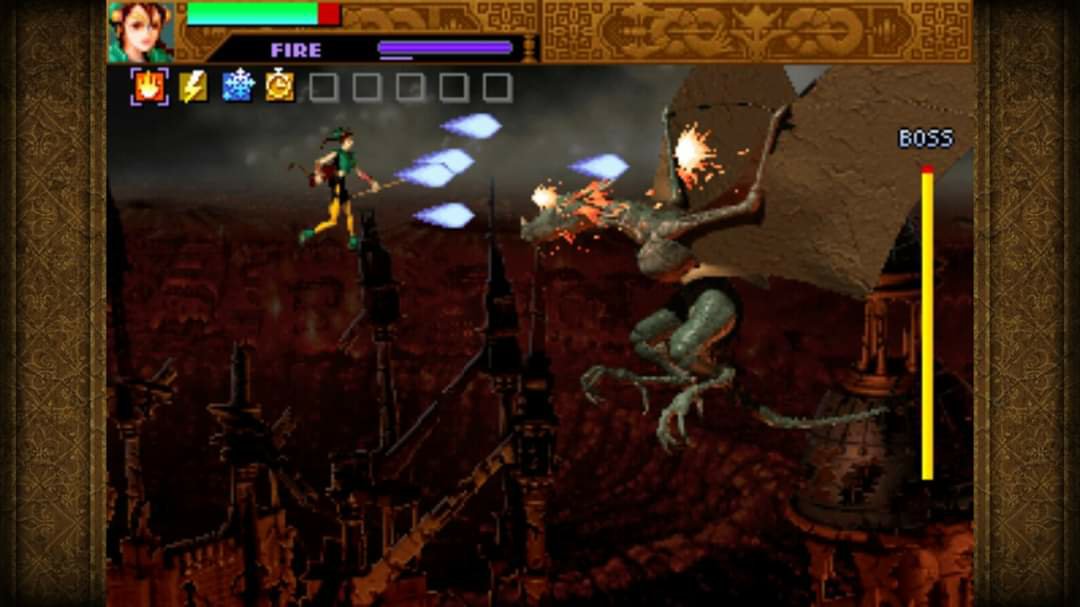Select the fire spell icon
This screenshot has width=1080, height=607.
(150, 87)
